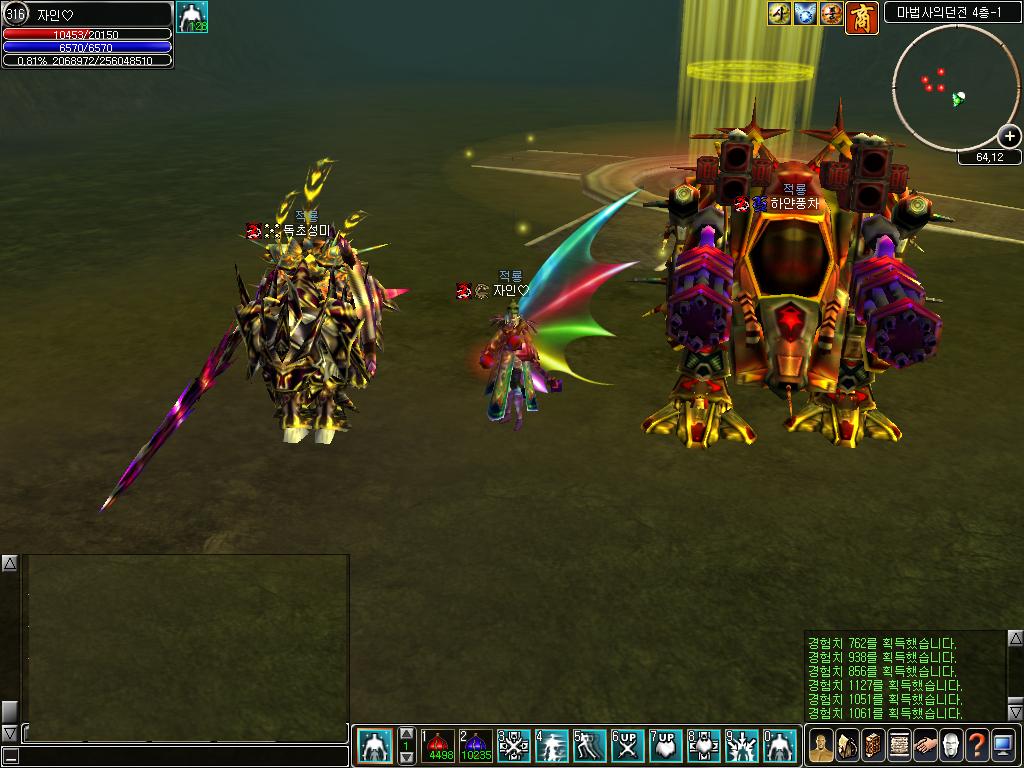This screenshot has width=1024, height=768.
Task: Activate the running figure skill in slot 5
Action: coord(590,746)
